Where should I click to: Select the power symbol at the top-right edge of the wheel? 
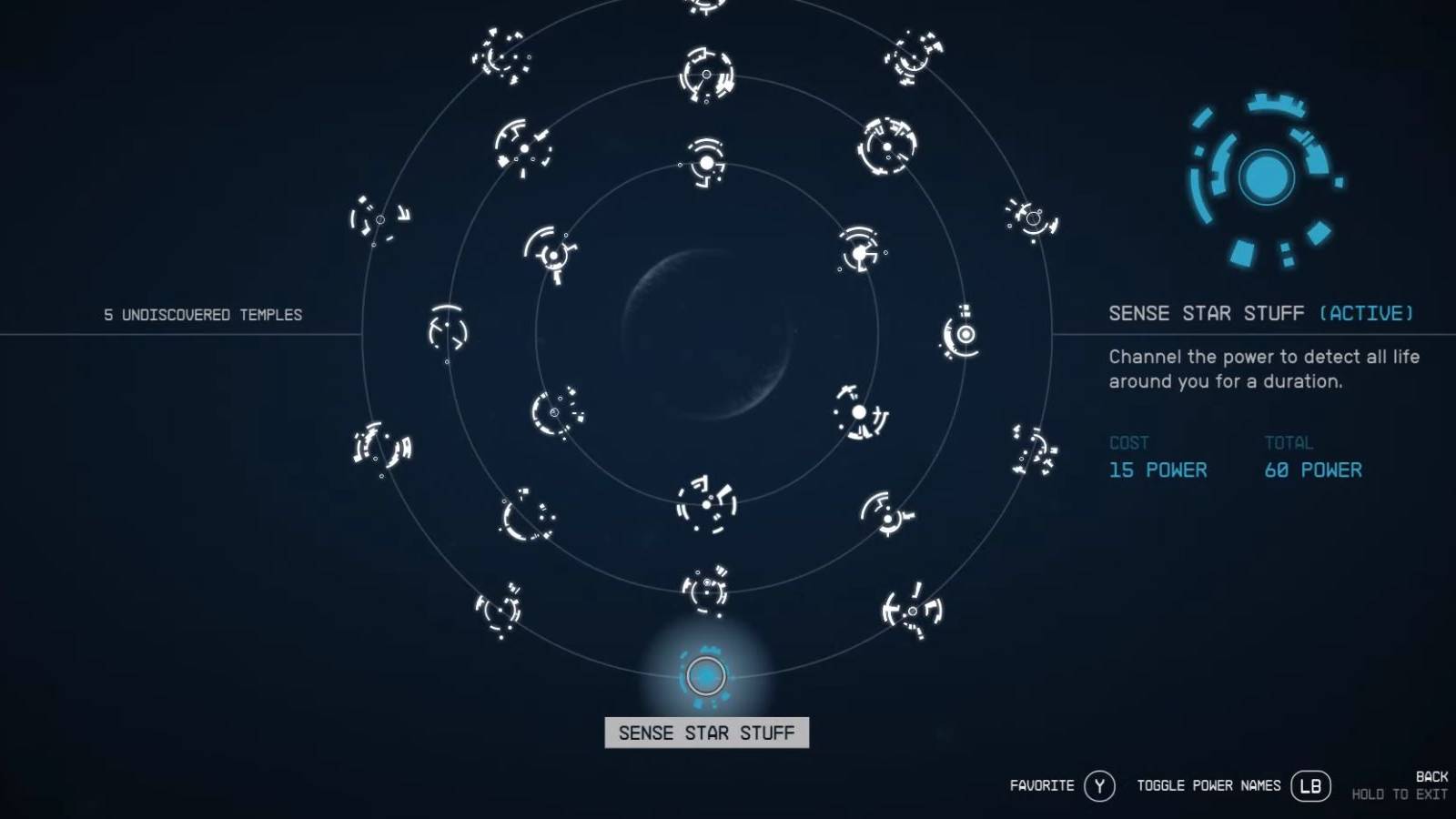click(1031, 217)
